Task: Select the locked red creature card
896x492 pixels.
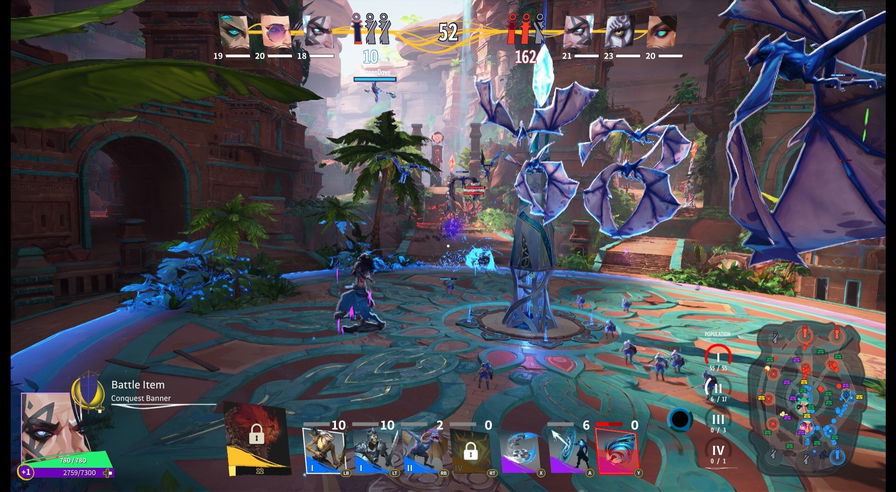Action: pos(256,437)
